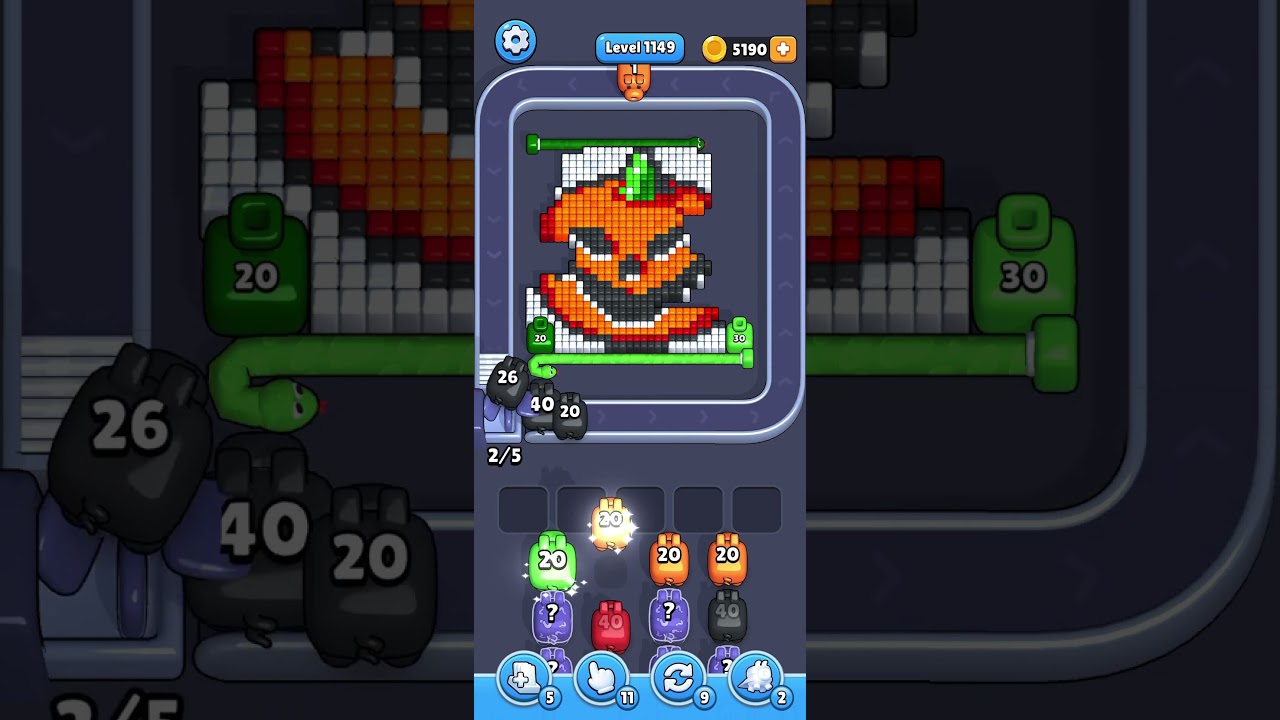This screenshot has height=720, width=1280.
Task: Select the rightmost orange 20 snake
Action: (726, 558)
